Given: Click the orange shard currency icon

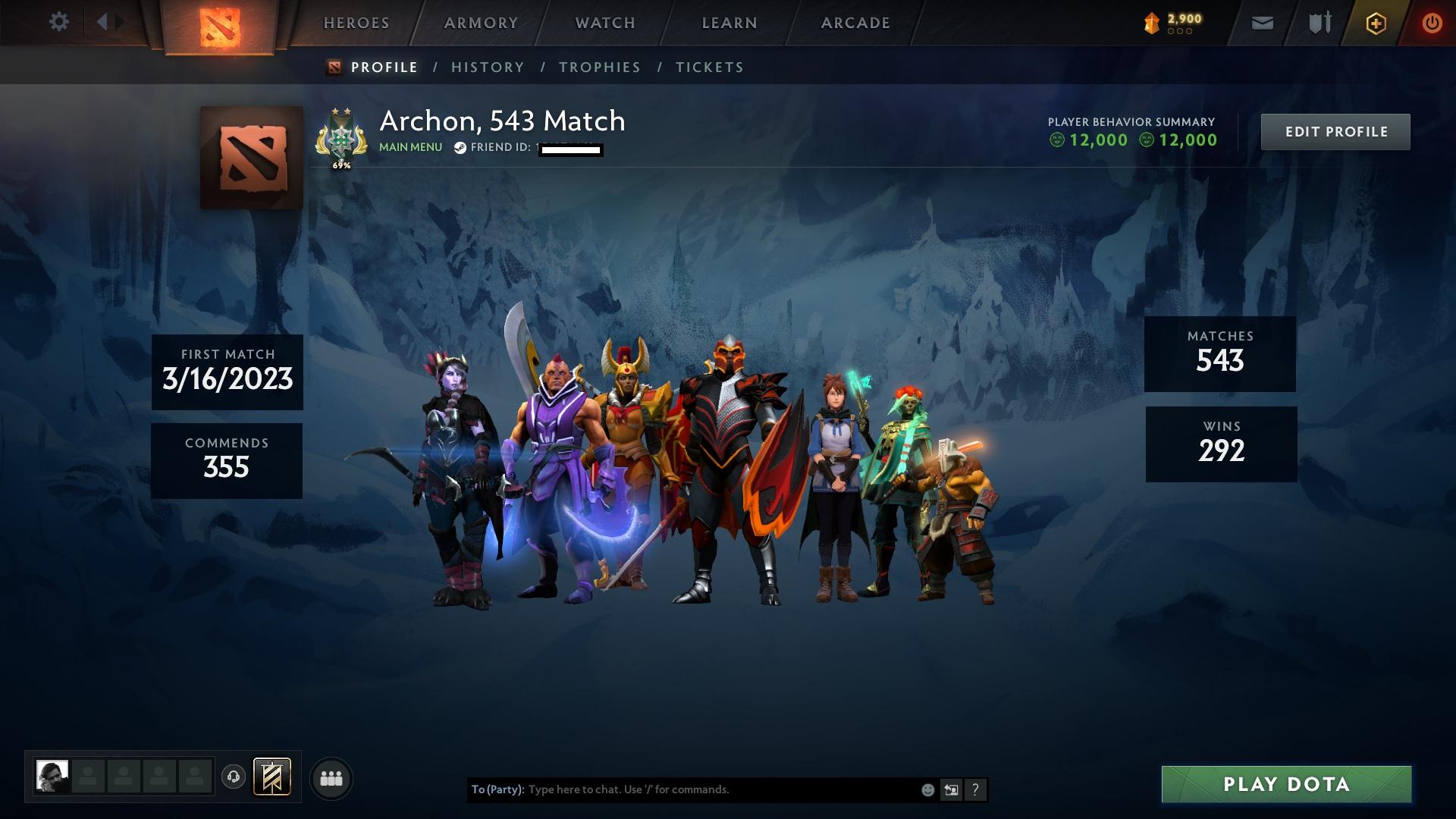Looking at the screenshot, I should tap(1151, 21).
